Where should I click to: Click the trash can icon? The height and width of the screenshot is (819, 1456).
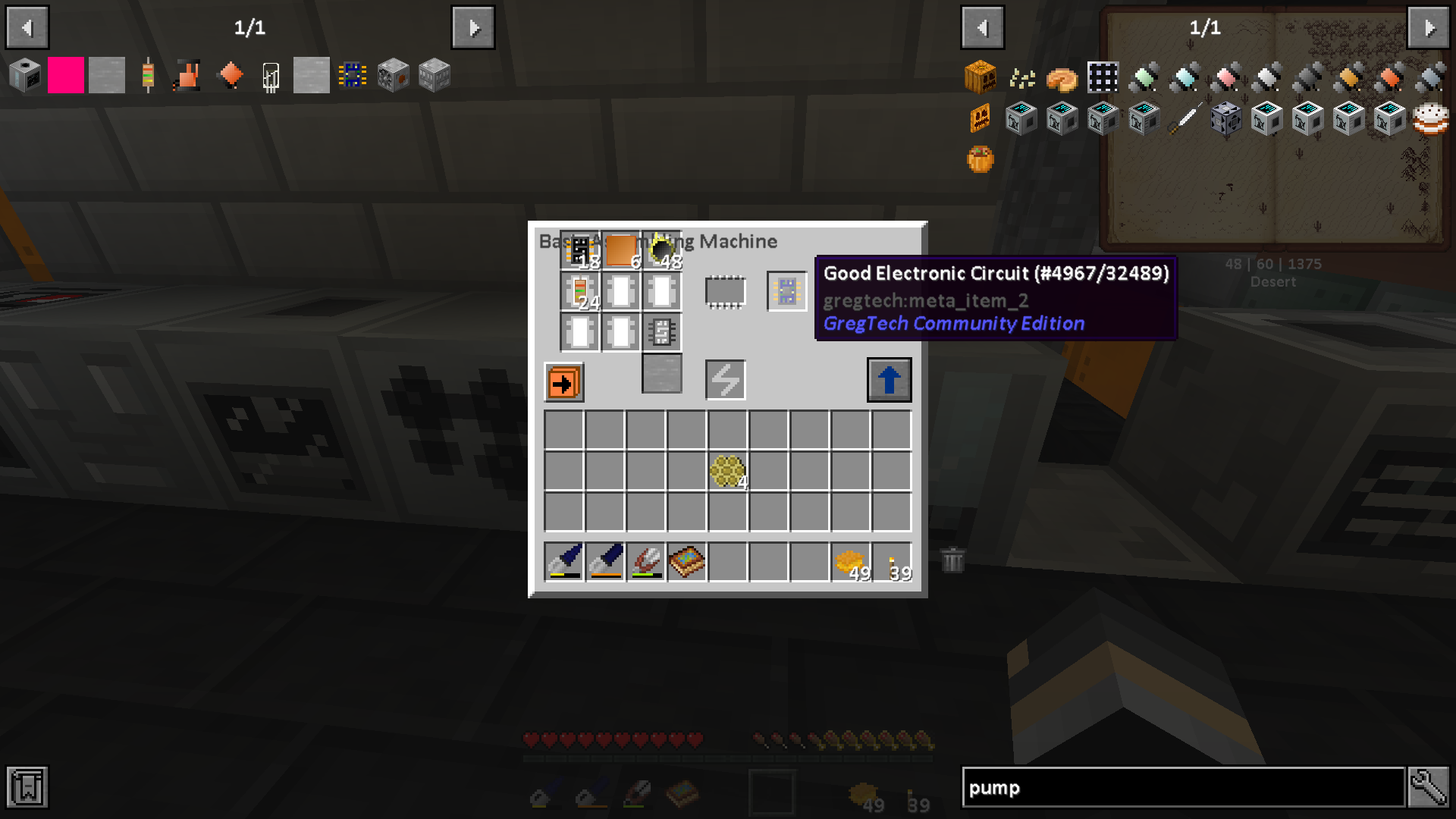pos(952,560)
